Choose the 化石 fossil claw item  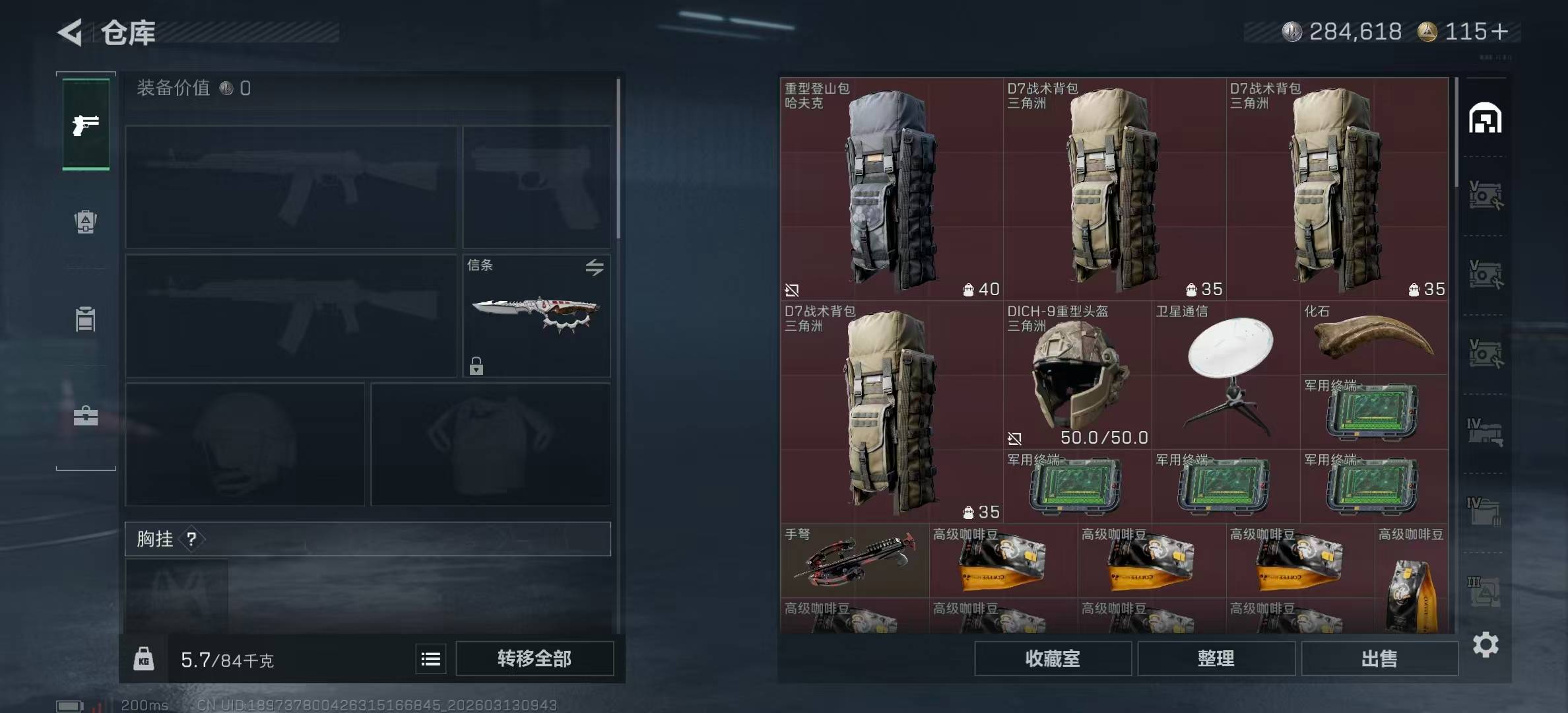tap(1374, 338)
